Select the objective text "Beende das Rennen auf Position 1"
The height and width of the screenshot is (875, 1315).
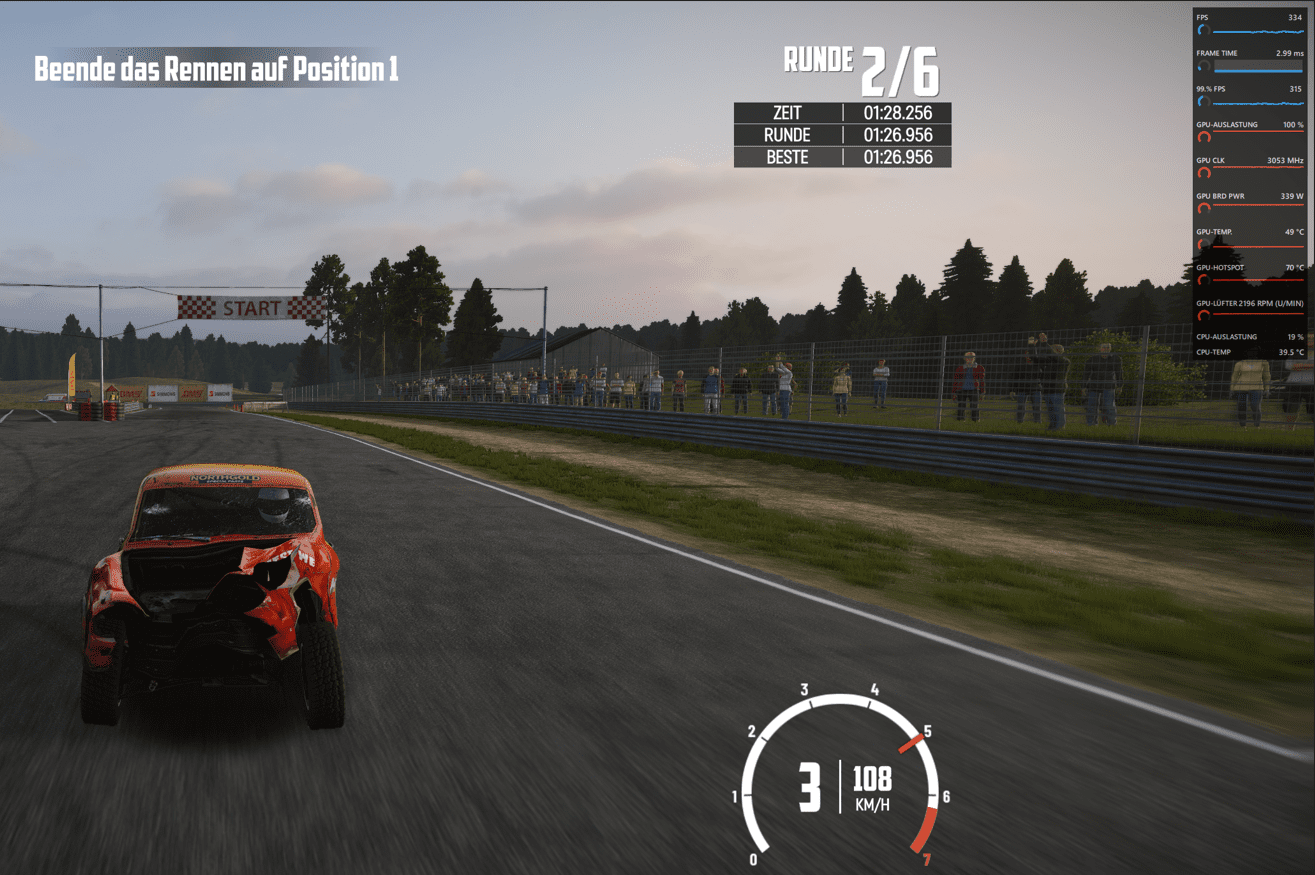coord(216,69)
